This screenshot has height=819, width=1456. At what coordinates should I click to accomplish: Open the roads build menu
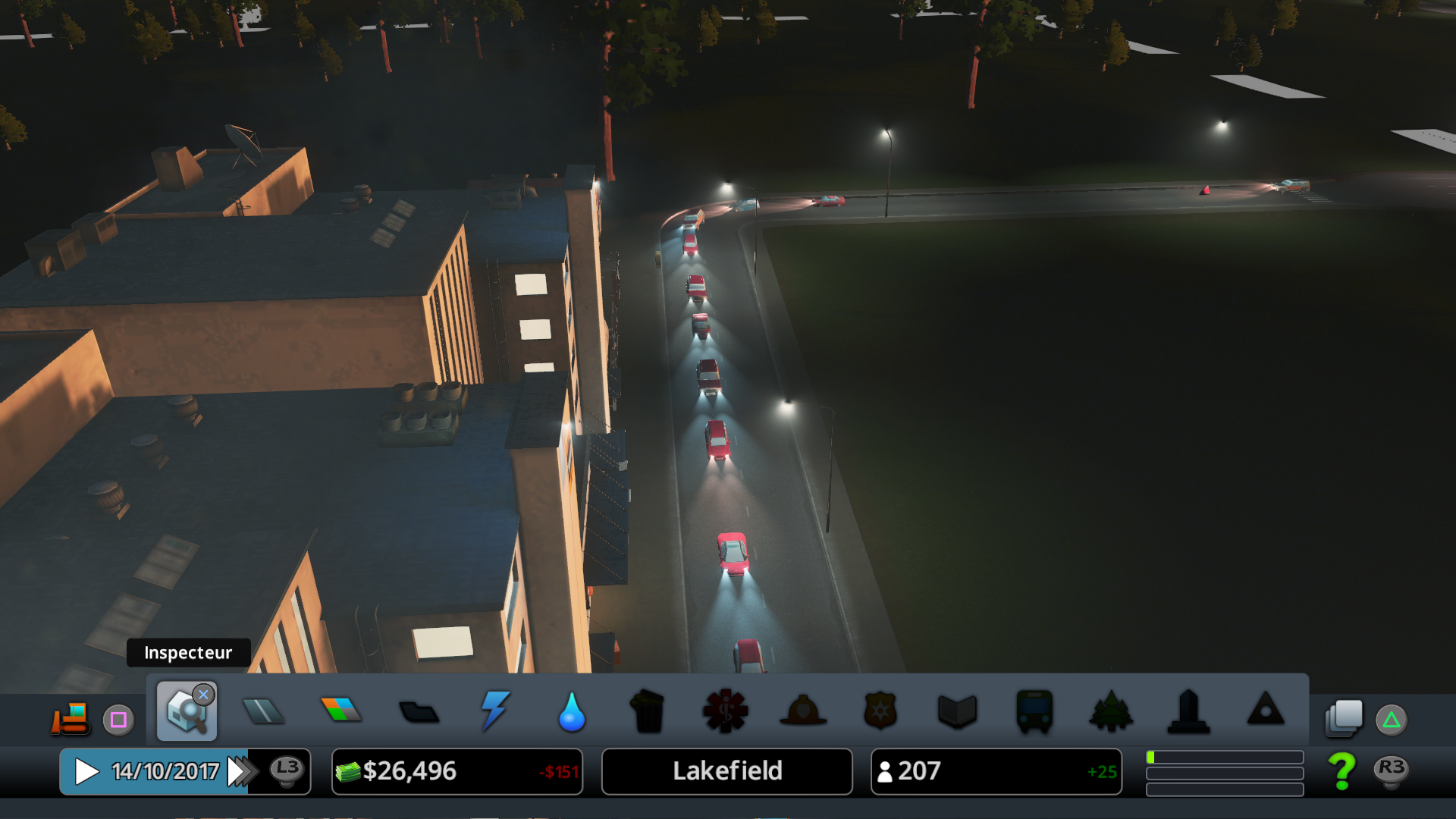click(263, 711)
